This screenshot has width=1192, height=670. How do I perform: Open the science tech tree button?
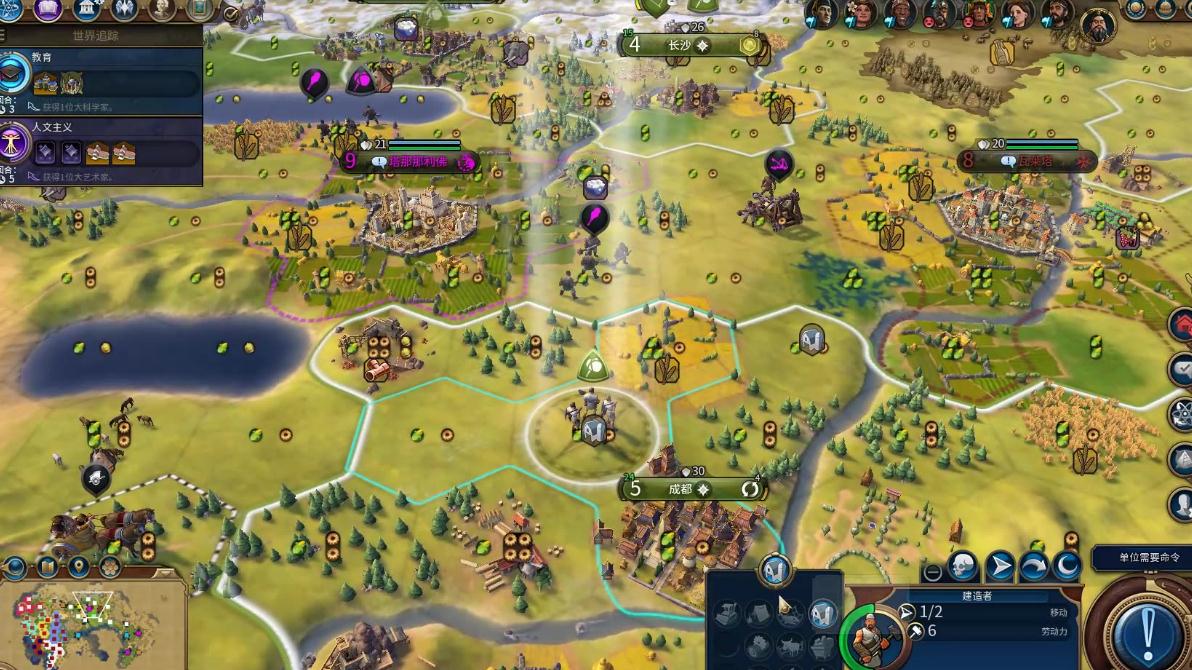click(11, 10)
